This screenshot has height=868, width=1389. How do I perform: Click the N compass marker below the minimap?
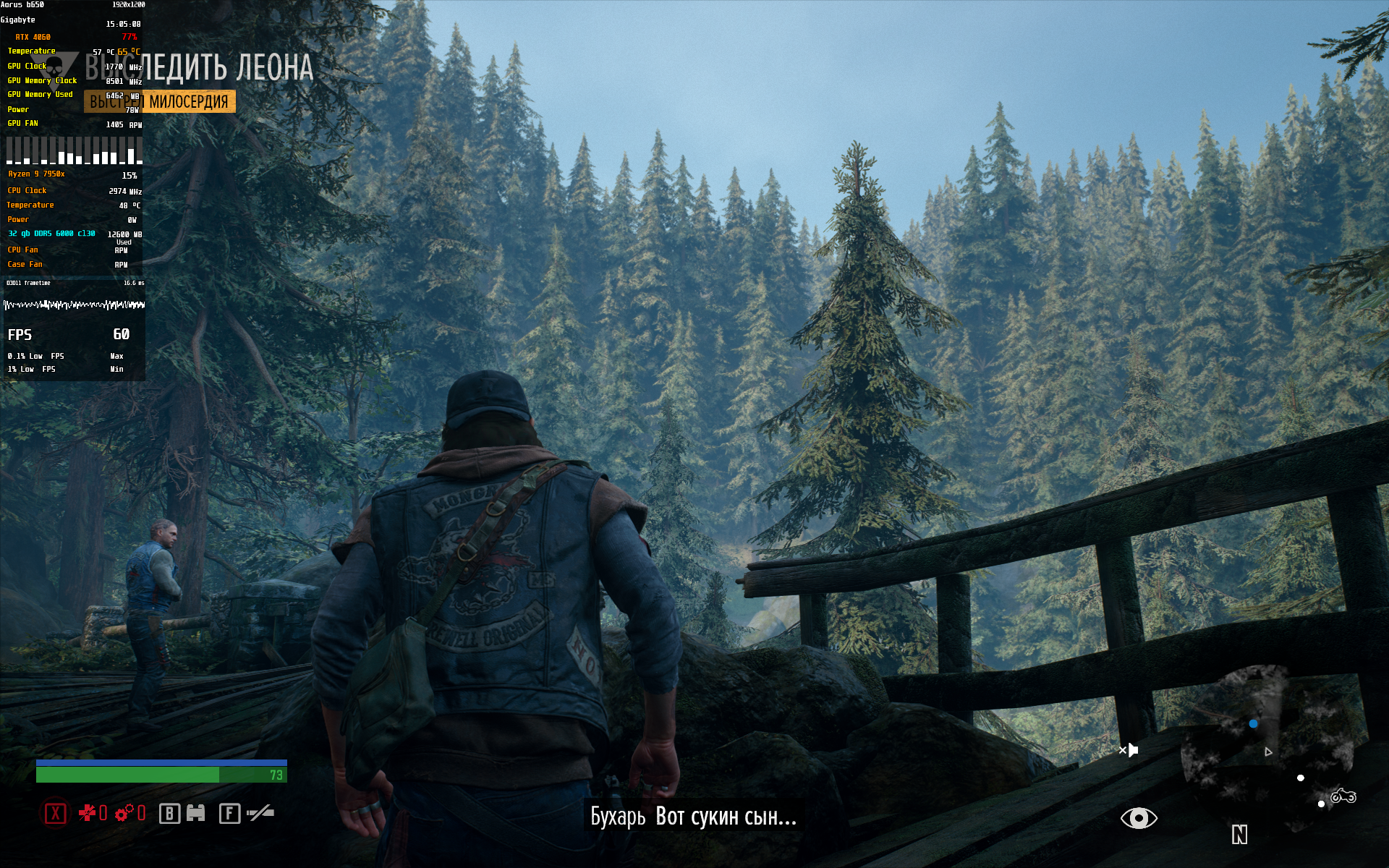click(x=1239, y=835)
